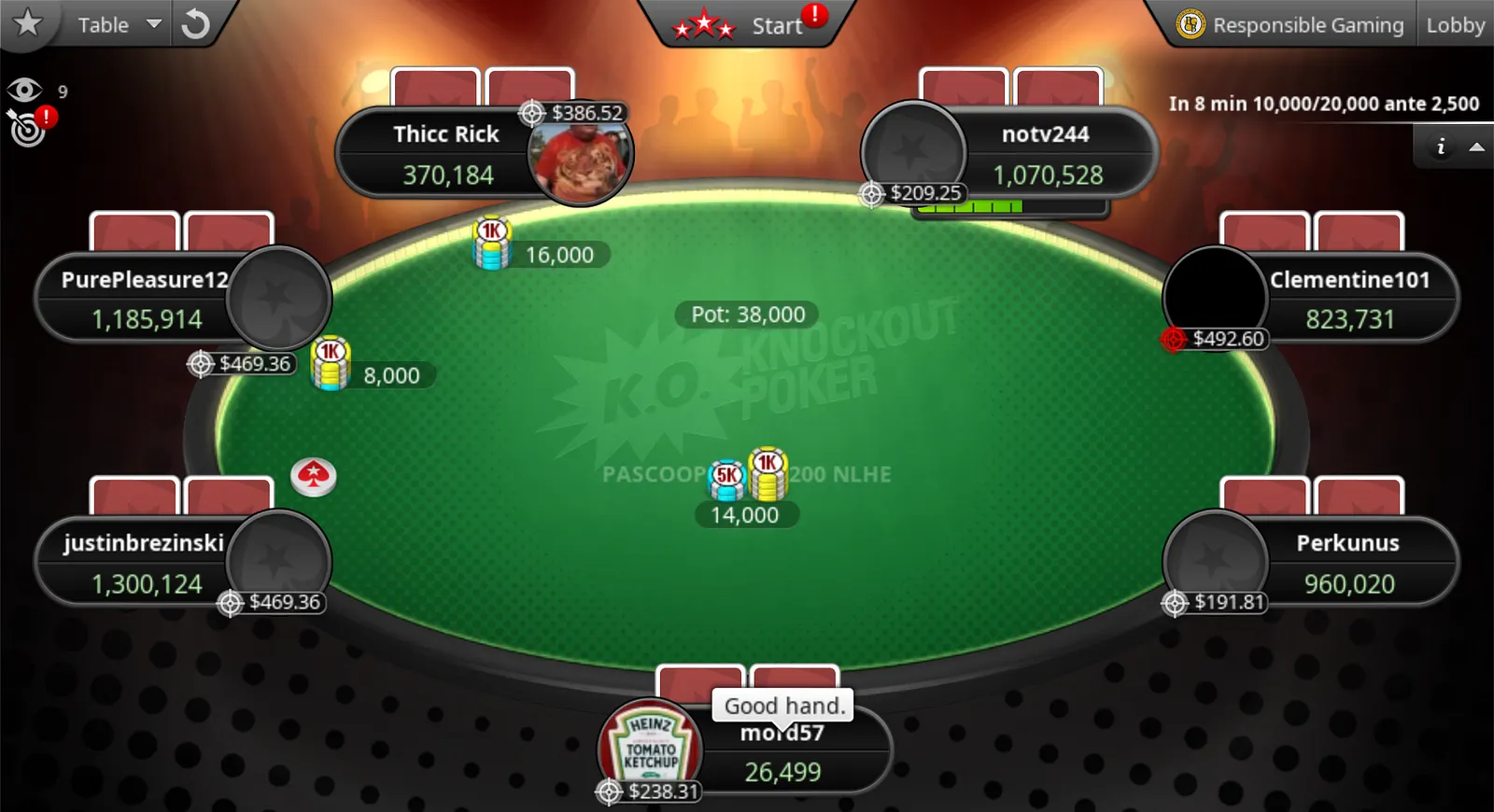Collapse the info panel arrow
Viewport: 1494px width, 812px height.
(1476, 147)
